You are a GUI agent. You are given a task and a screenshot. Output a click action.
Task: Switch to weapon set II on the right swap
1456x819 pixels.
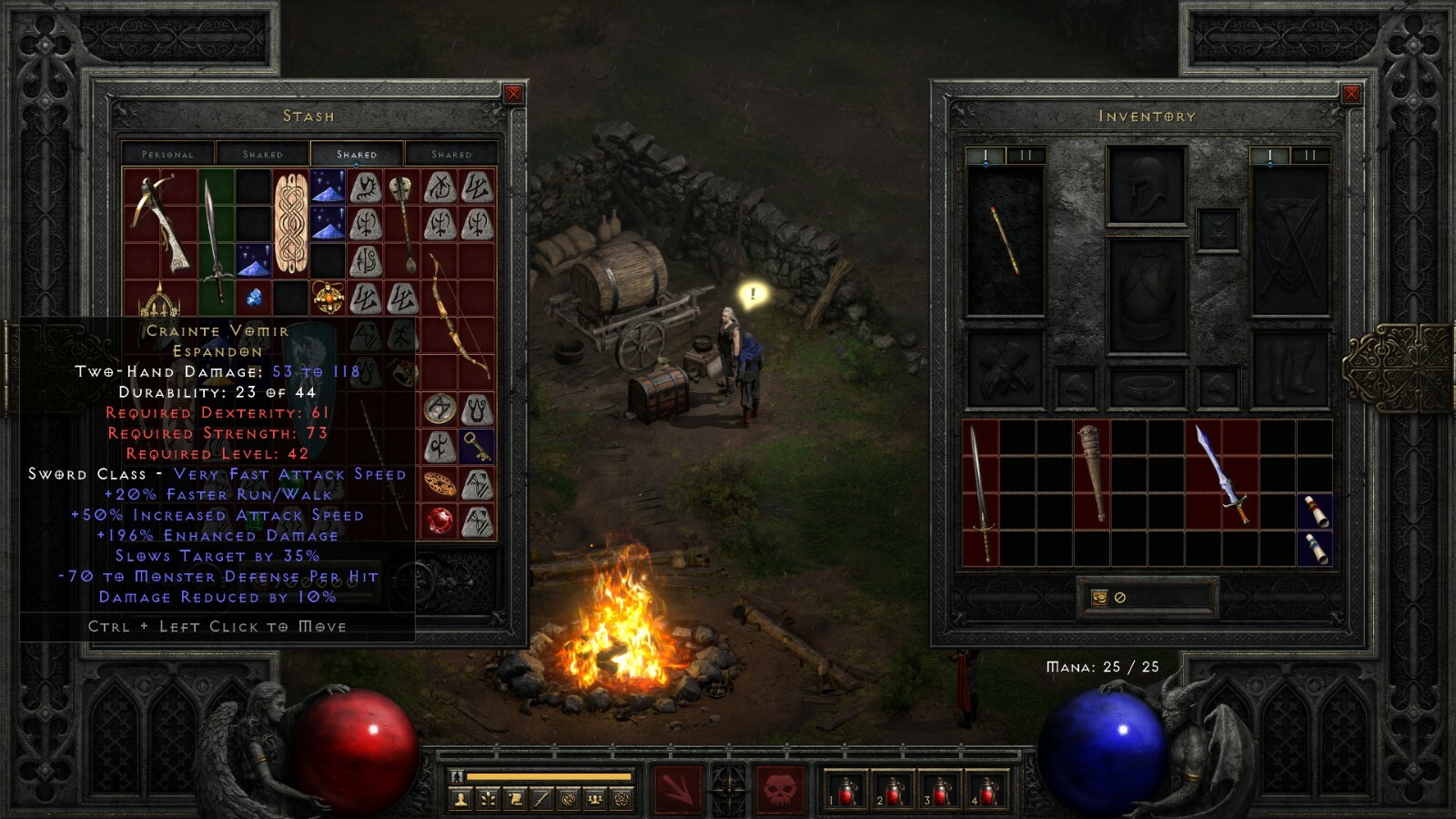point(1309,155)
